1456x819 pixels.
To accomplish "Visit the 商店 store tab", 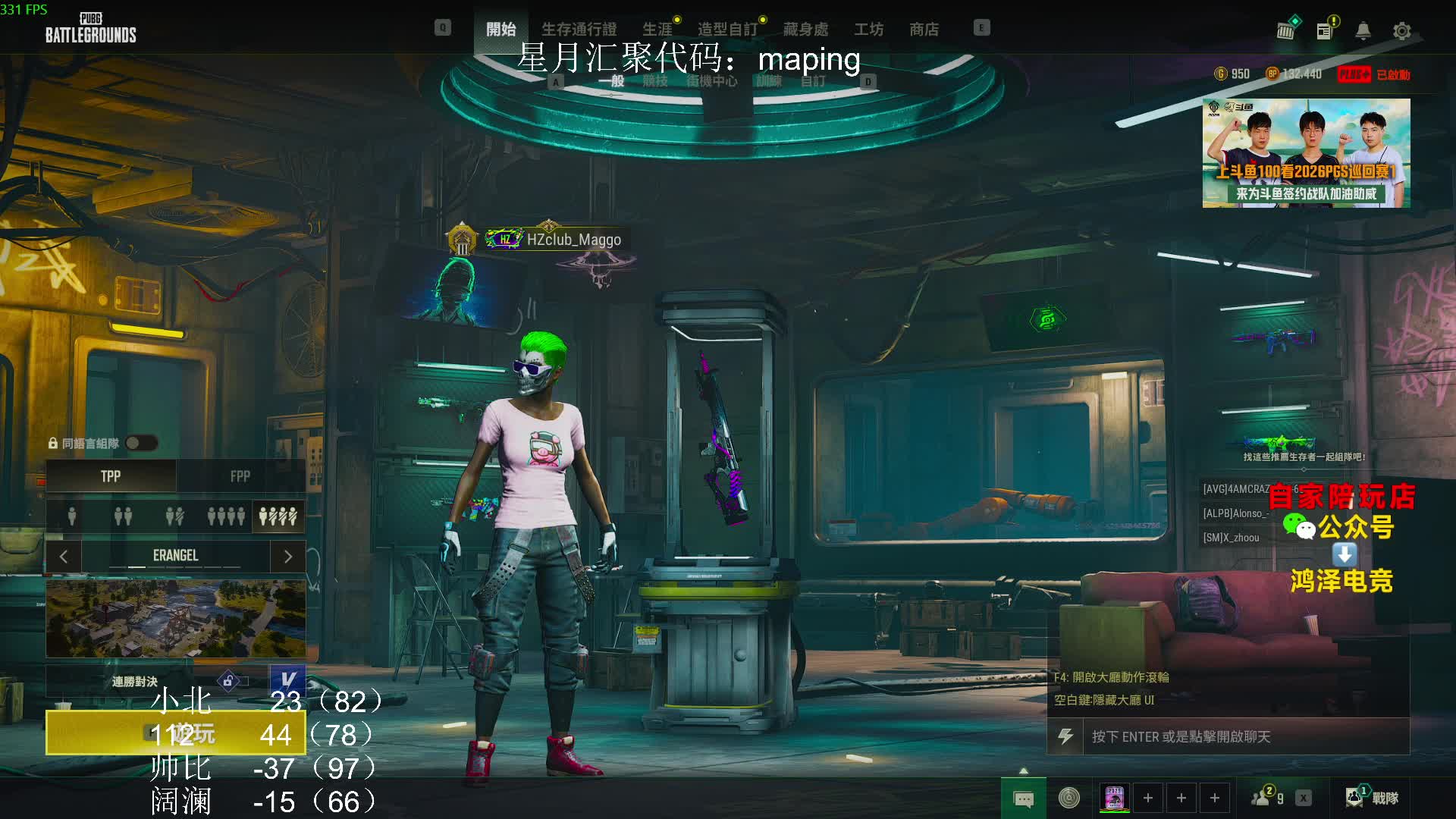I will (924, 29).
